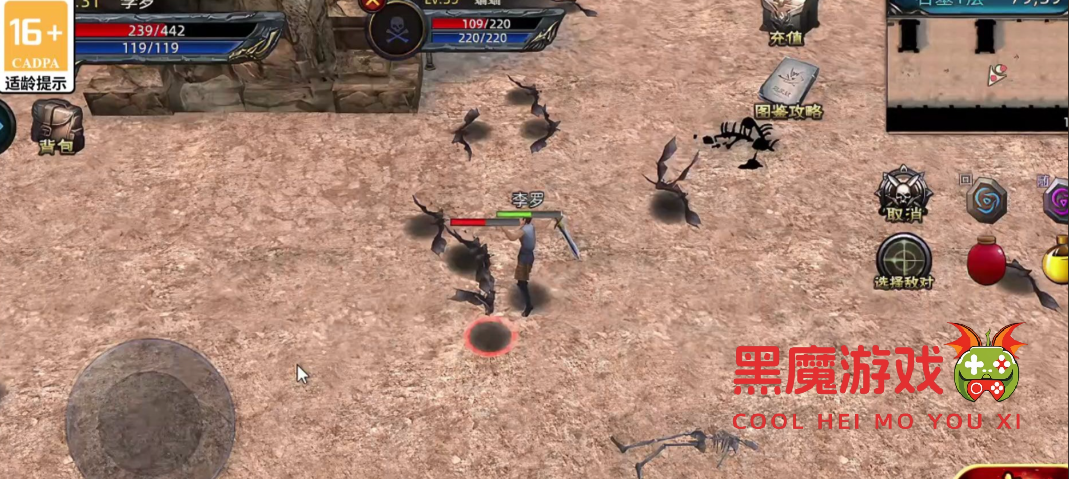
Task: Open the 背包 backpack
Action: tap(57, 124)
